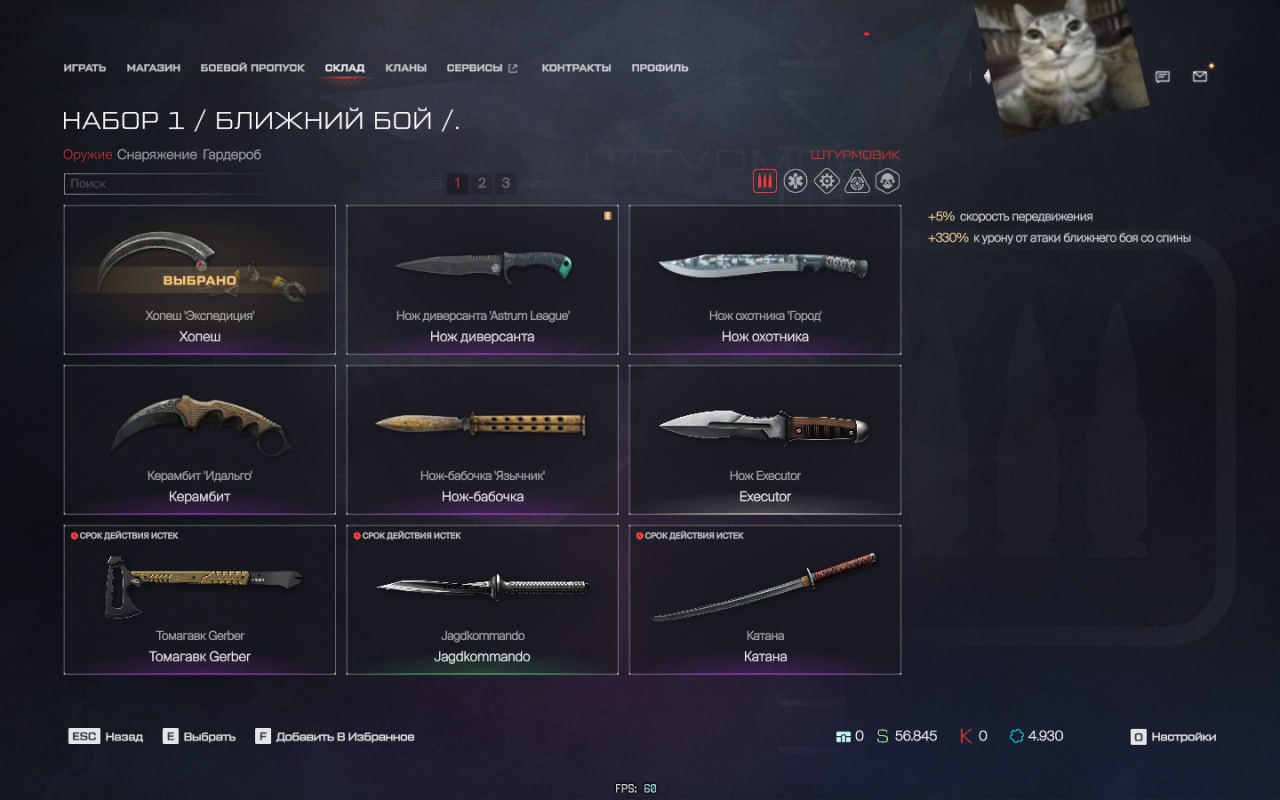Pick the Нож-бабочка butterfly knife
Viewport: 1280px width, 800px height.
pyautogui.click(x=482, y=439)
